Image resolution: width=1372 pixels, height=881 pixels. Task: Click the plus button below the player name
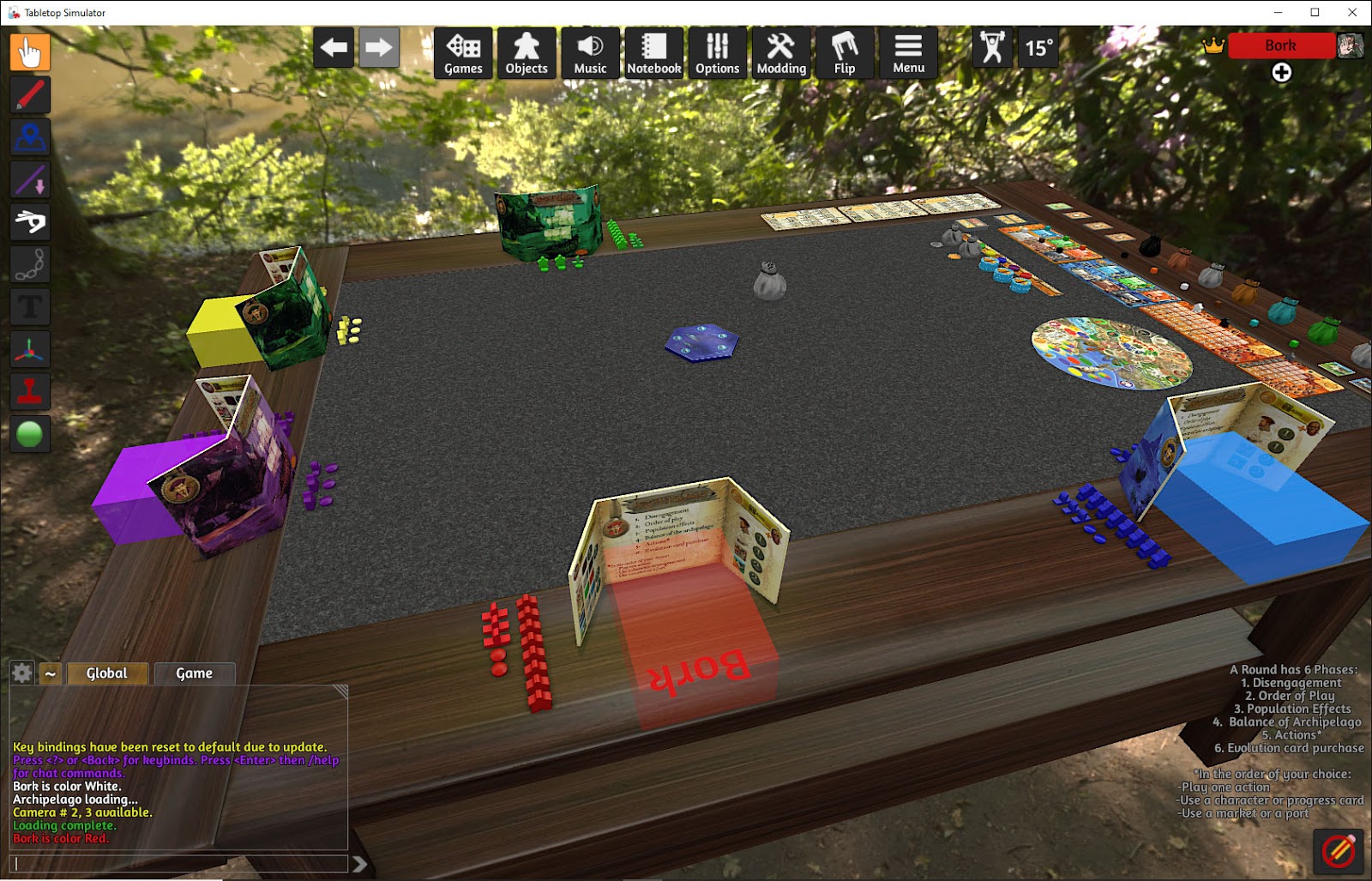tap(1281, 73)
